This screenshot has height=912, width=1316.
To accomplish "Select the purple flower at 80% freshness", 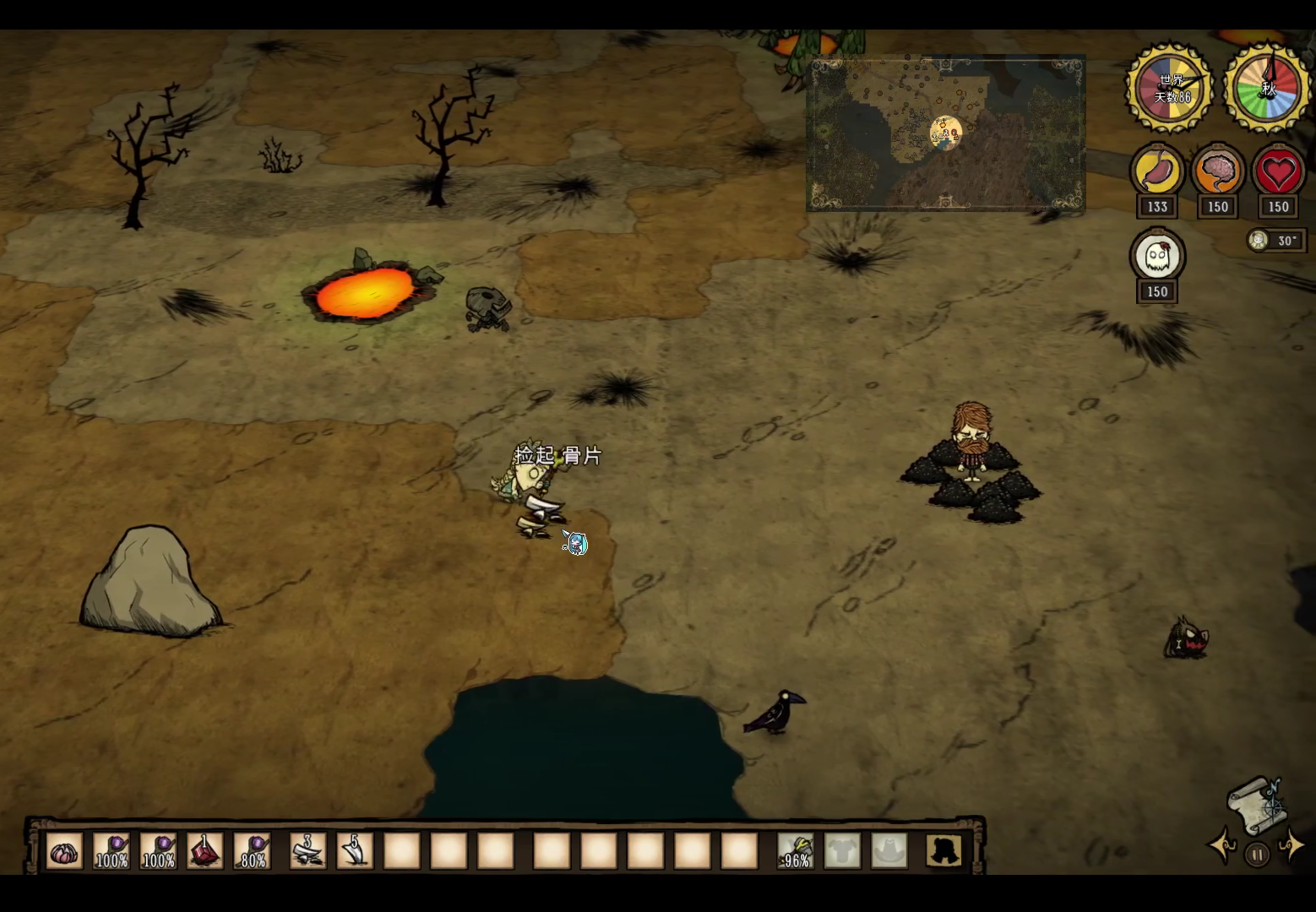I will coord(253,851).
